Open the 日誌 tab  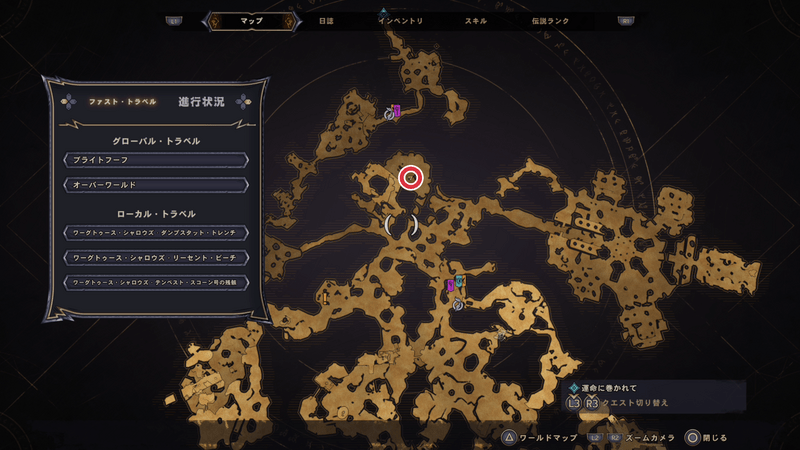pos(325,20)
